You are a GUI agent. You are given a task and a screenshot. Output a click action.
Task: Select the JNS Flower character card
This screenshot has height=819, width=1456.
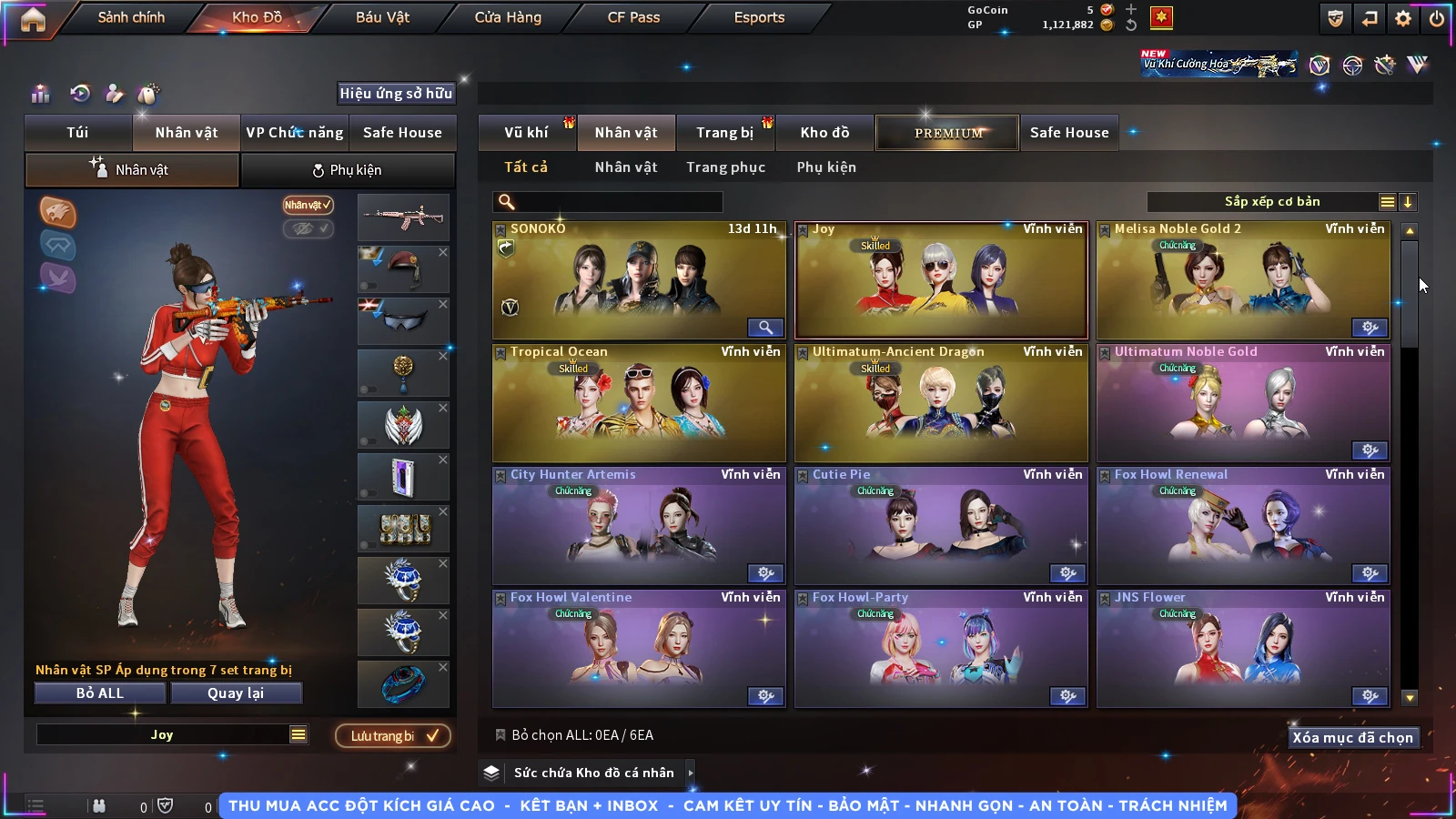coord(1243,649)
